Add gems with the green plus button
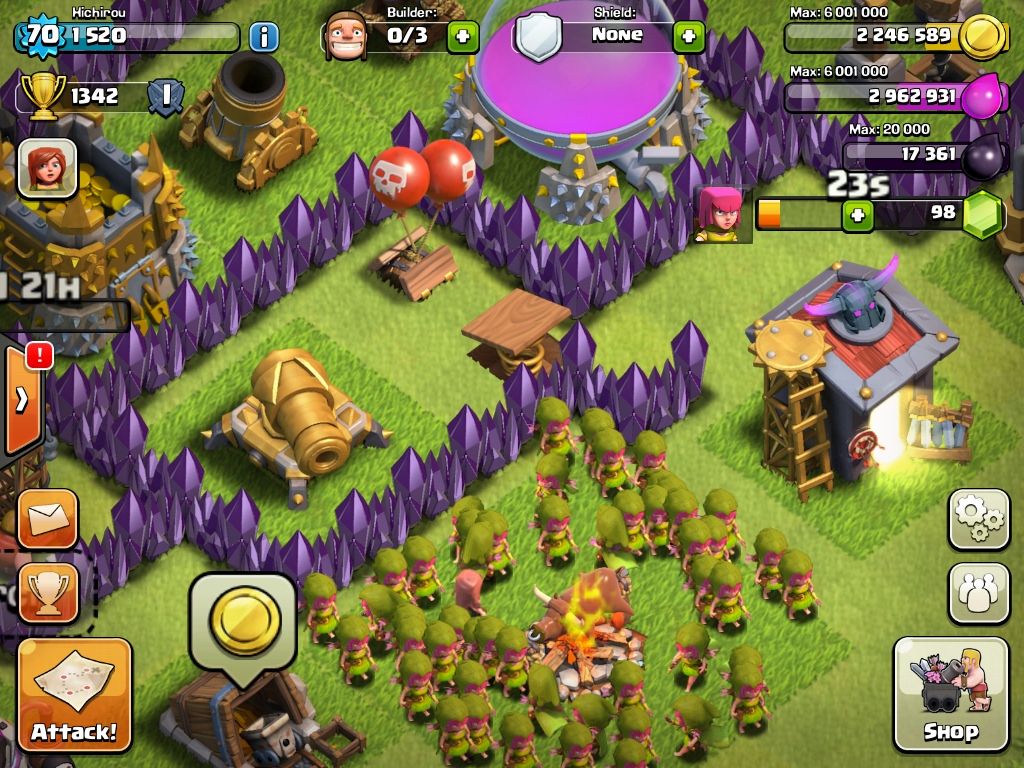The image size is (1024, 768). [857, 214]
